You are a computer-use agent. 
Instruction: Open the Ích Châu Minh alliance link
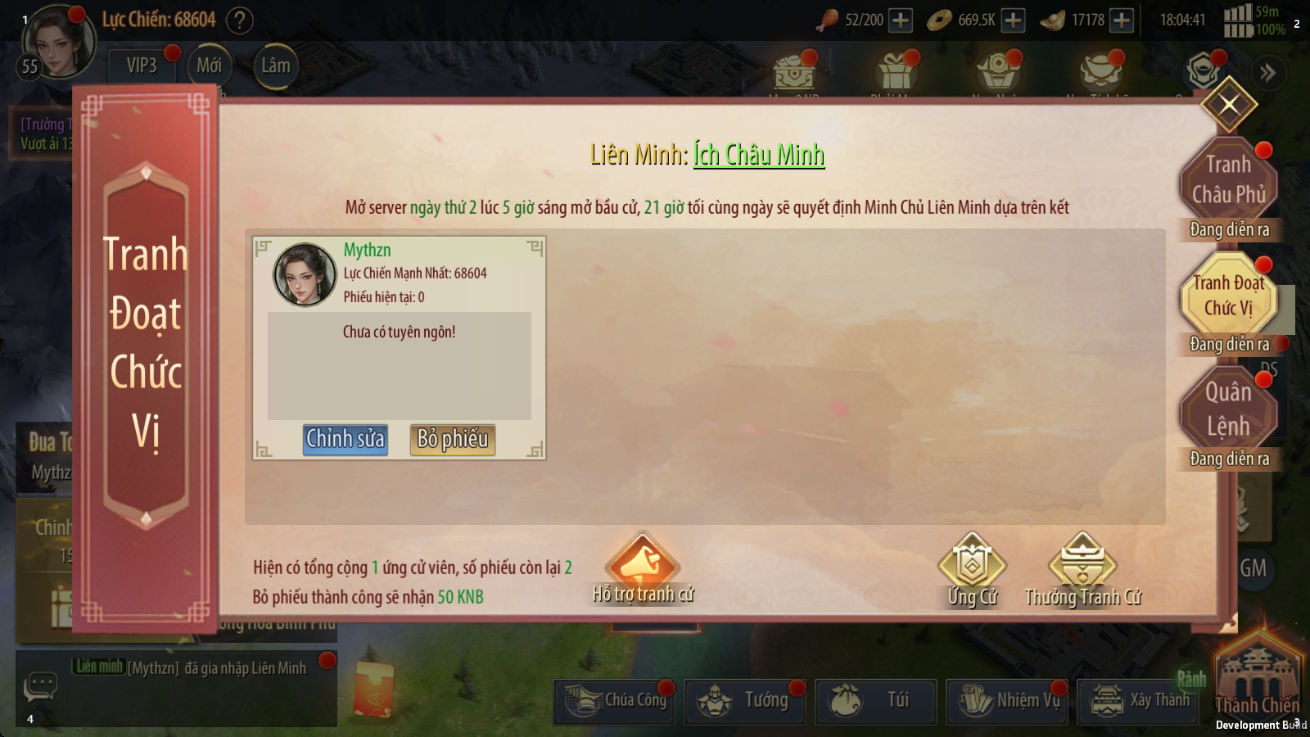pos(759,155)
